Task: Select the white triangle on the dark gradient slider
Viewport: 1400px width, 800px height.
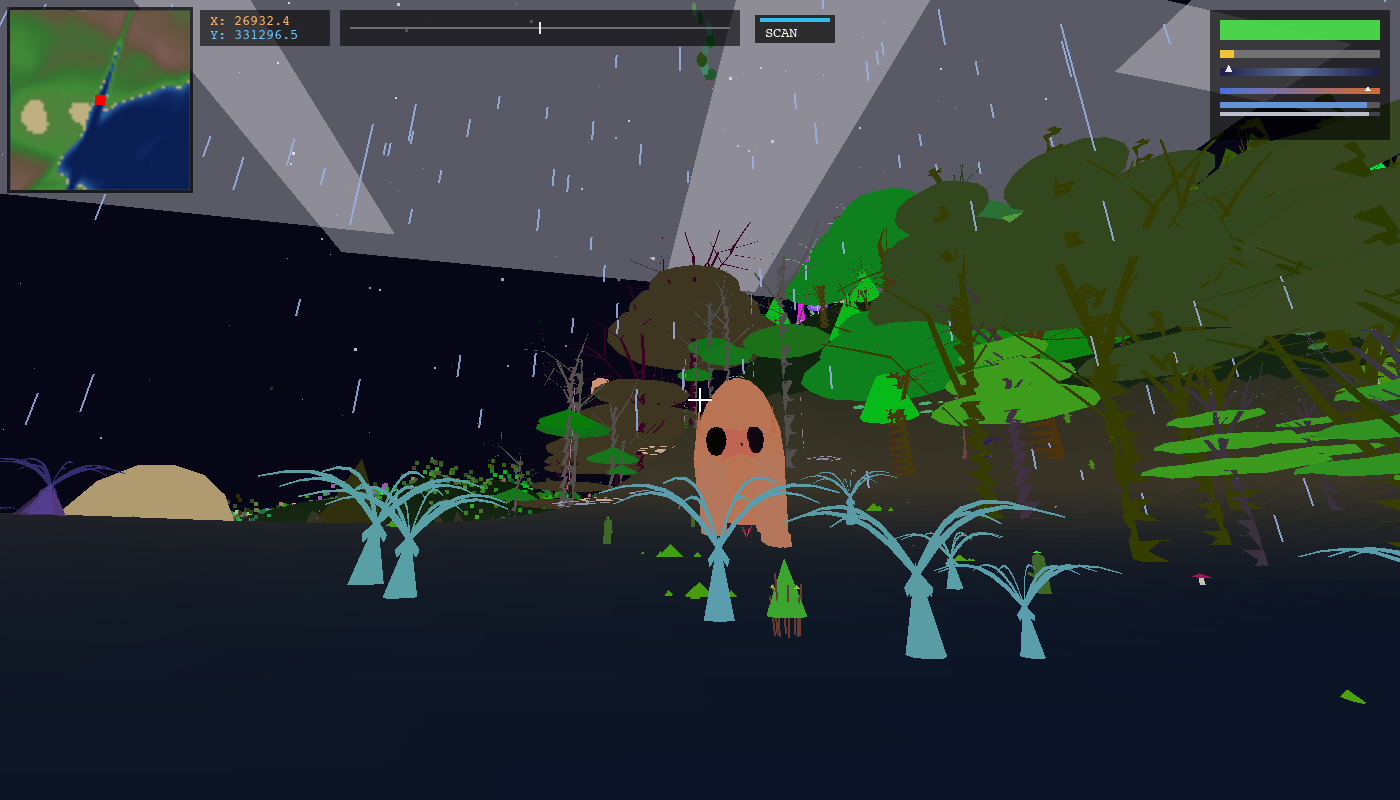Action: 1229,68
